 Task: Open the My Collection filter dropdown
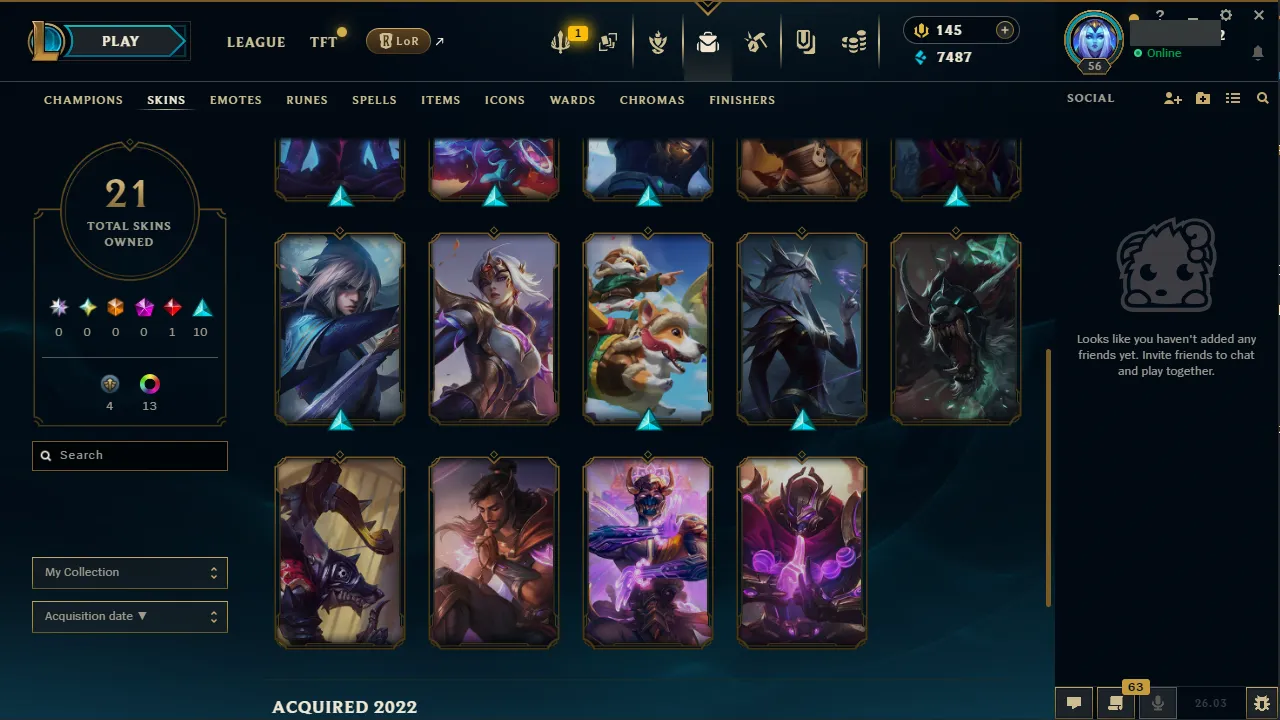[129, 572]
